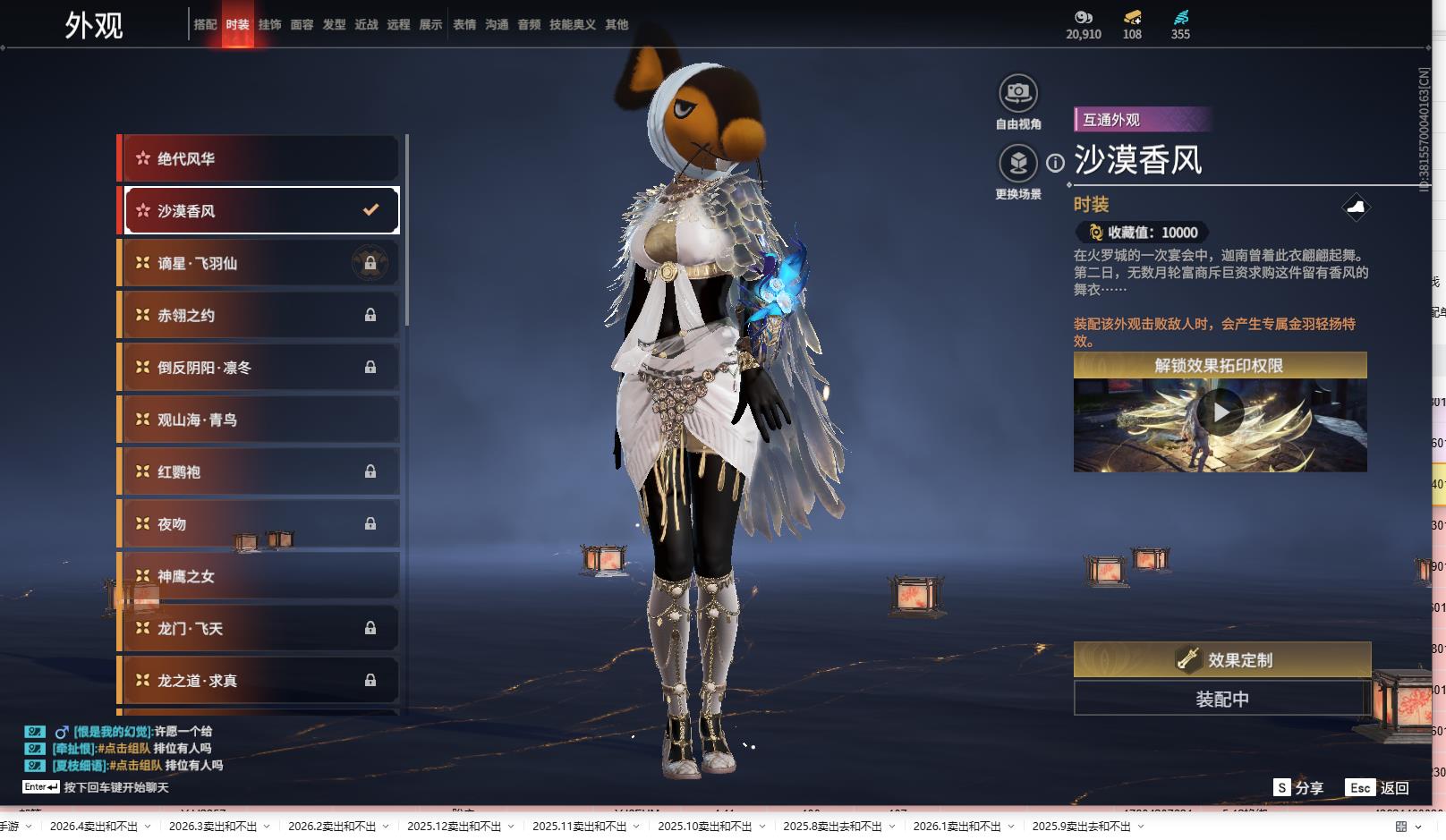Choose the 绝代风华 outfit
Viewport: 1446px width, 840px height.
pos(259,158)
